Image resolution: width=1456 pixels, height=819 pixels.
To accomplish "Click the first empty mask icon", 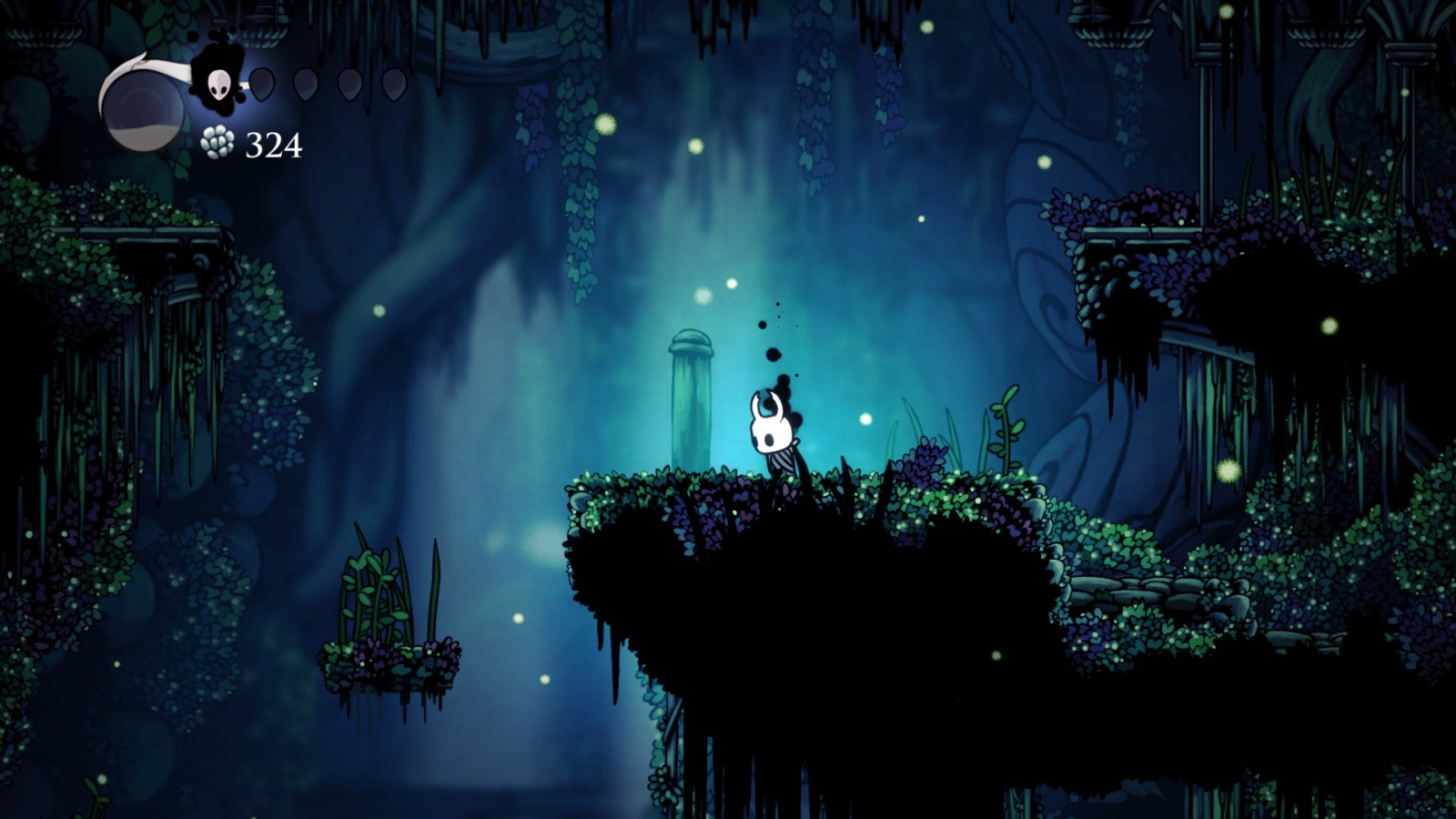I will [x=262, y=82].
